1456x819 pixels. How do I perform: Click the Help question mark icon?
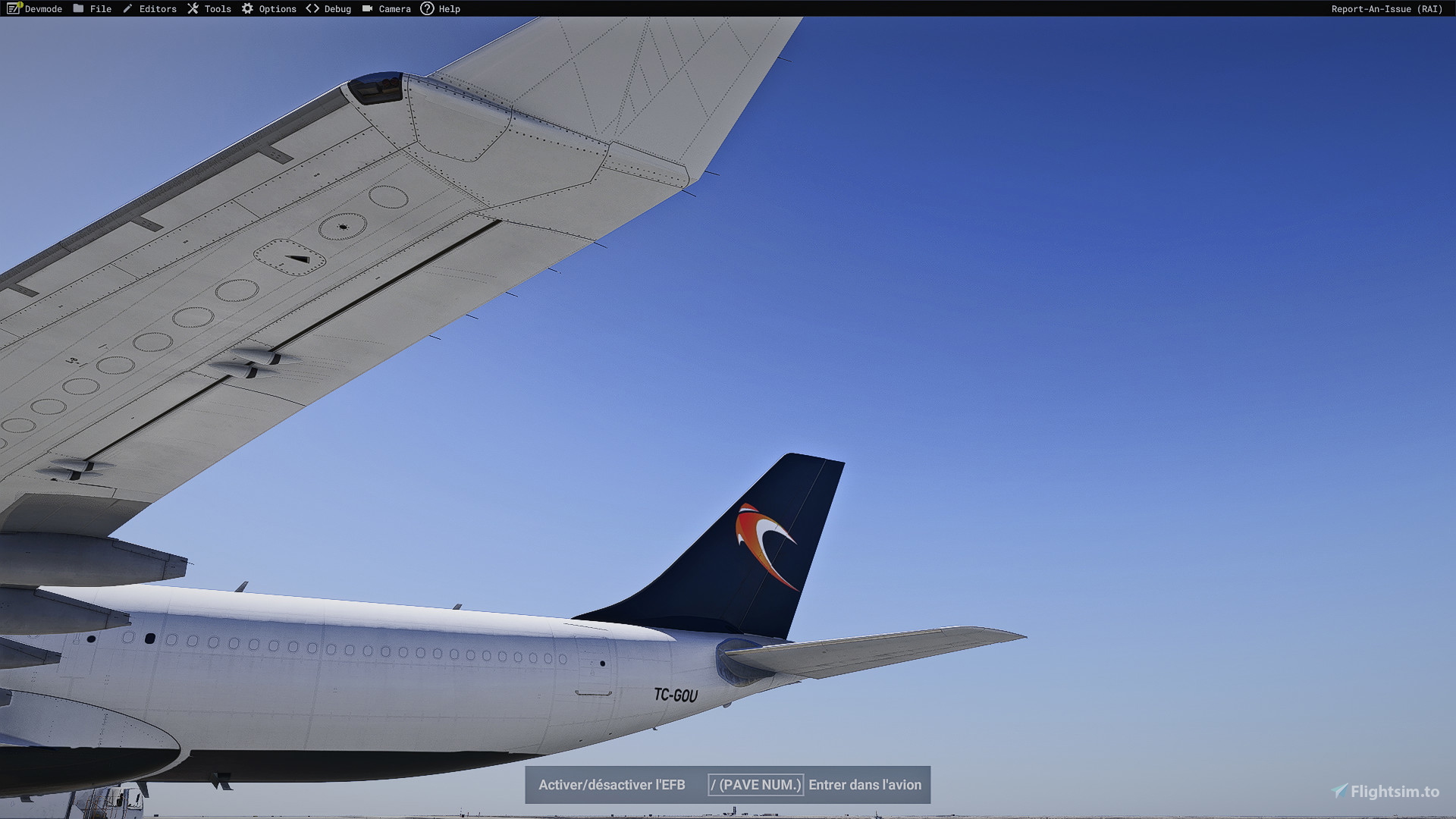coord(427,8)
